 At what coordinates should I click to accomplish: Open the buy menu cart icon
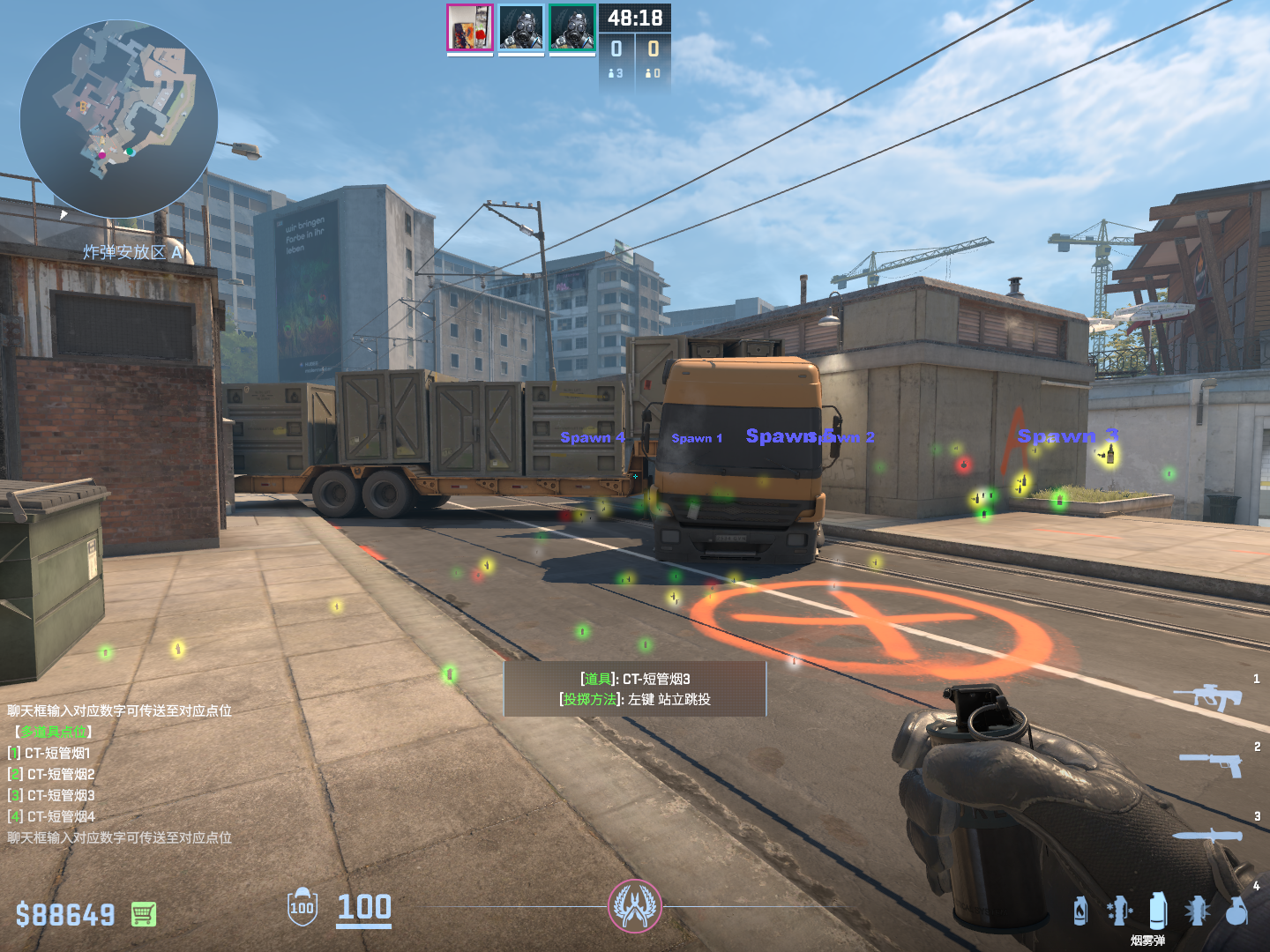tap(144, 914)
